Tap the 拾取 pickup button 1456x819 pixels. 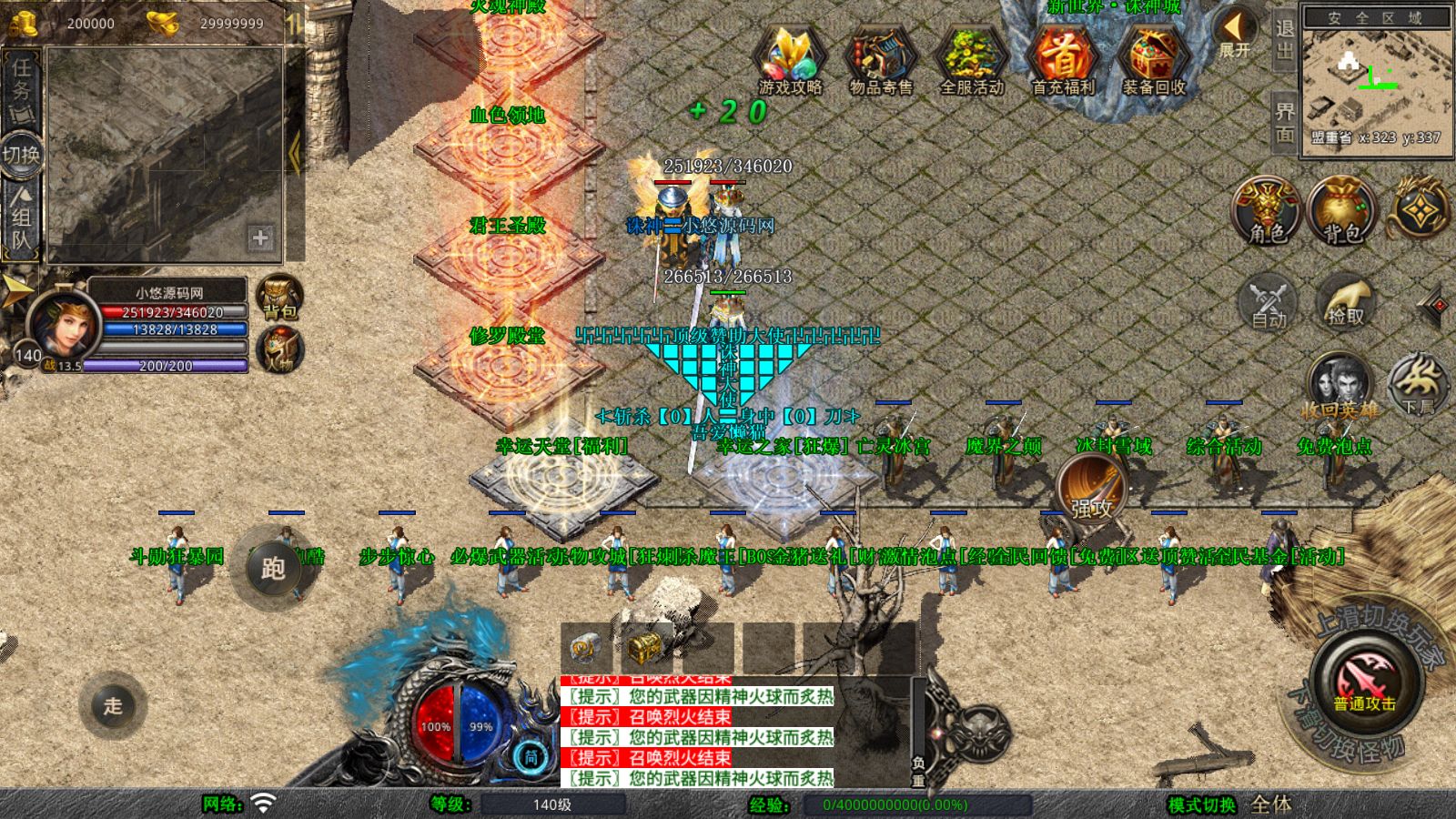pos(1345,301)
